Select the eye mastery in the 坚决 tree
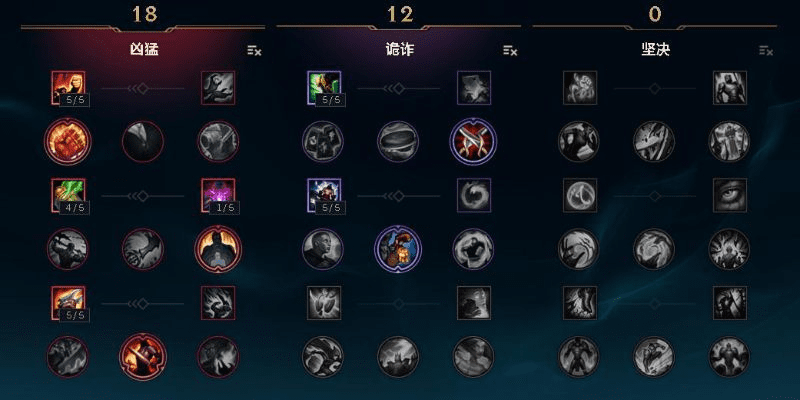This screenshot has width=800, height=400. tap(729, 194)
